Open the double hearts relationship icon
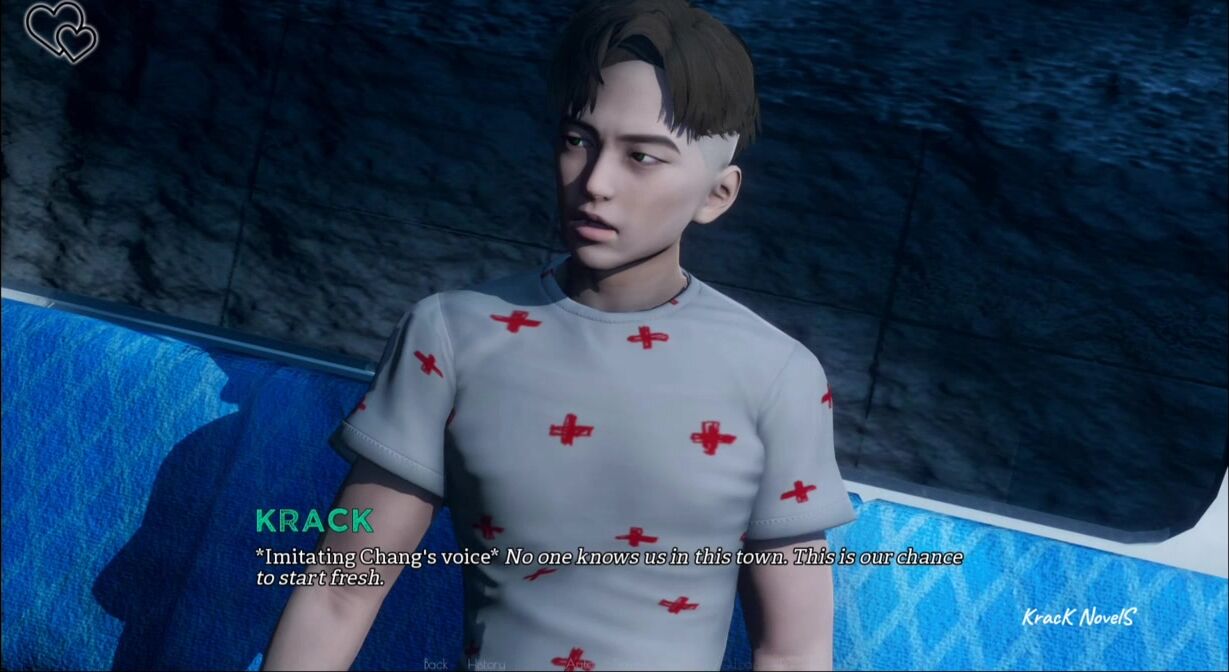 [x=62, y=32]
